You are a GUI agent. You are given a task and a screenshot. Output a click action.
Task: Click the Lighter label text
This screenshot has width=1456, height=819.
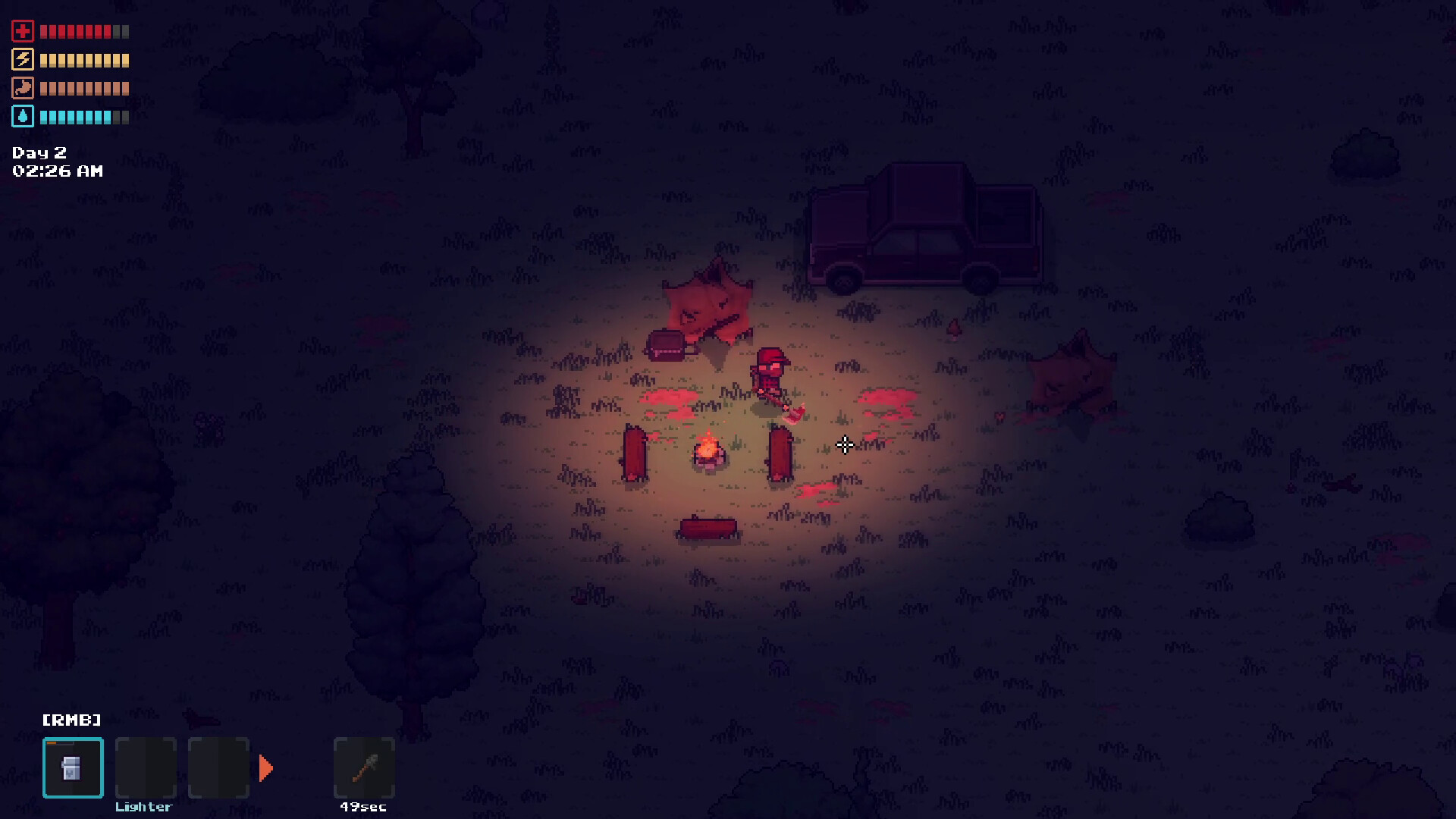(144, 807)
